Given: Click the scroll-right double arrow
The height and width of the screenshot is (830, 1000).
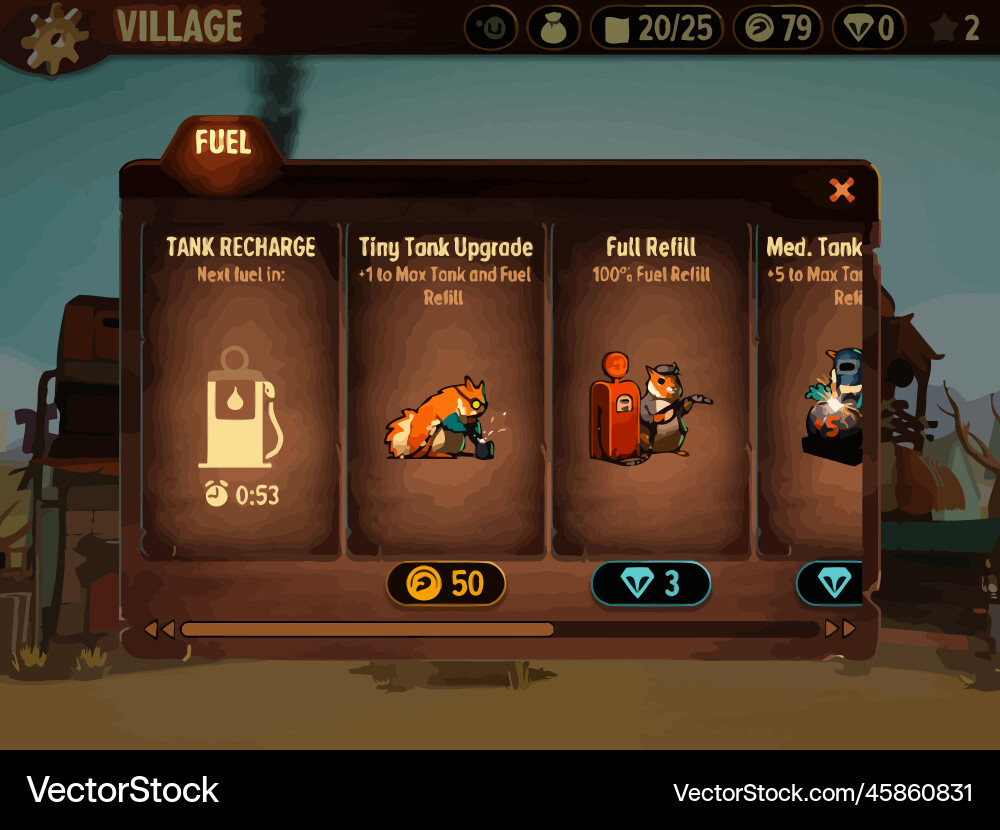Looking at the screenshot, I should [840, 629].
